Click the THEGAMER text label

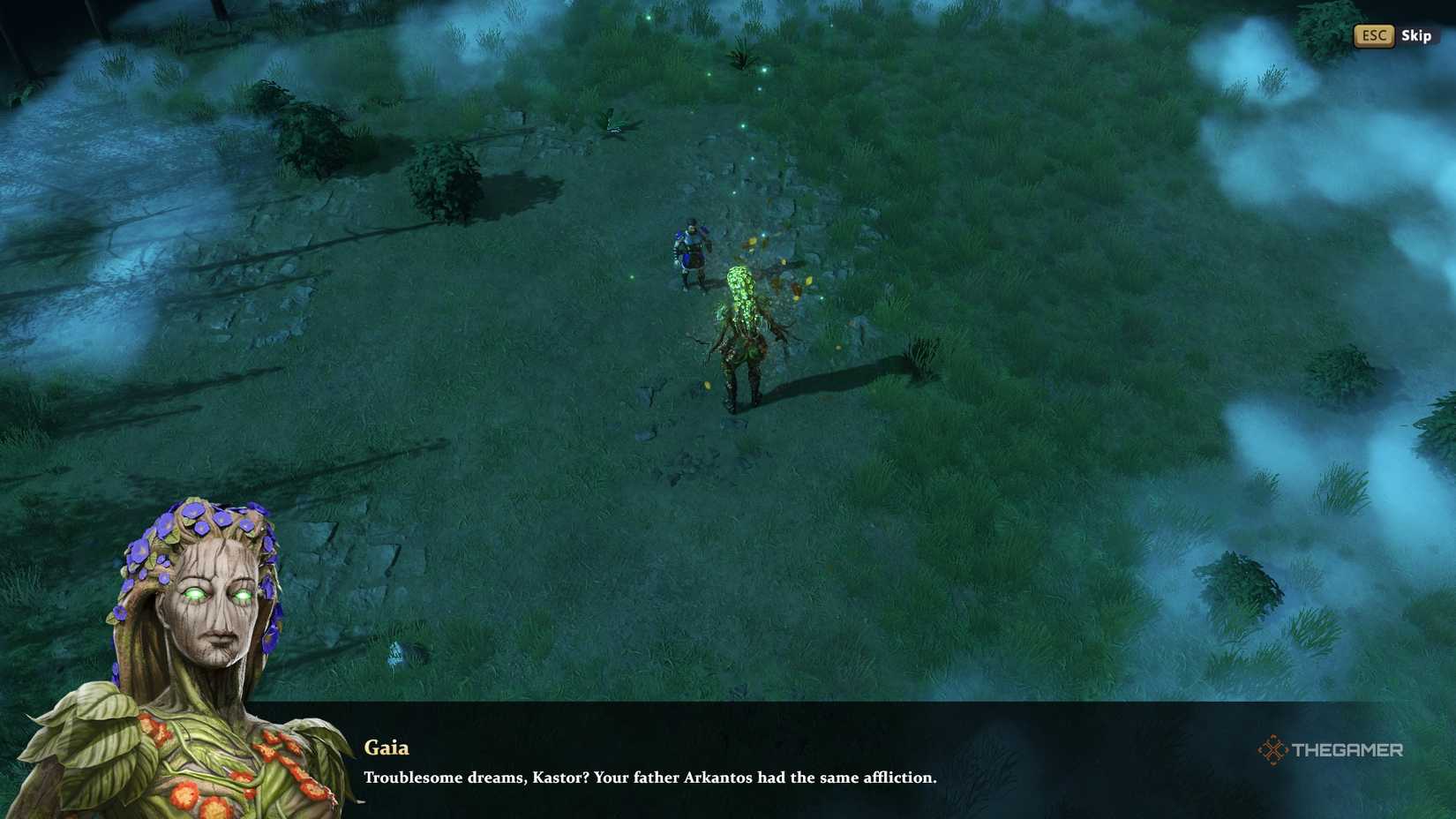[x=1348, y=751]
